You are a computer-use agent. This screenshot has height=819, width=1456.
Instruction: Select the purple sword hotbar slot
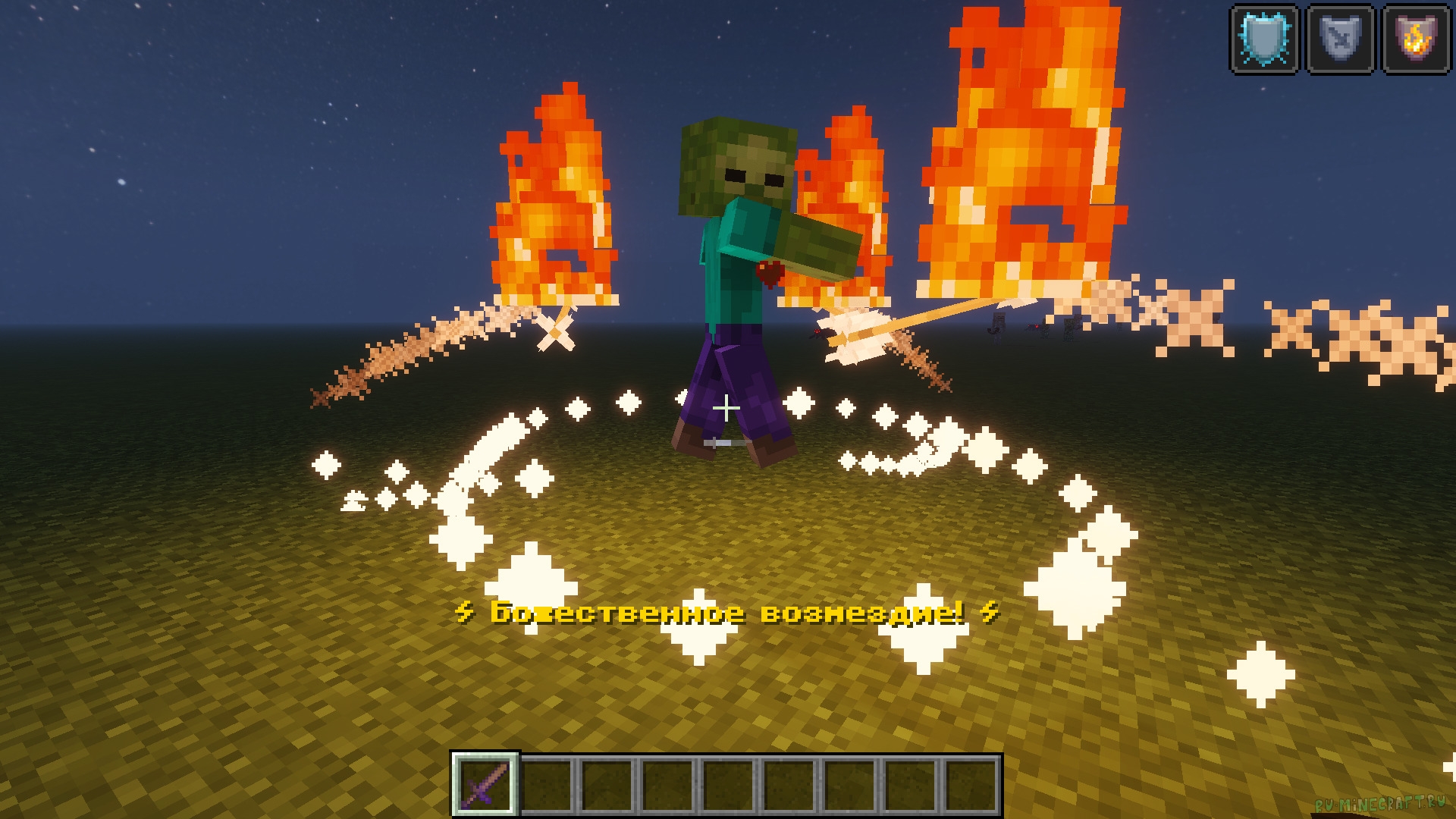(x=485, y=784)
